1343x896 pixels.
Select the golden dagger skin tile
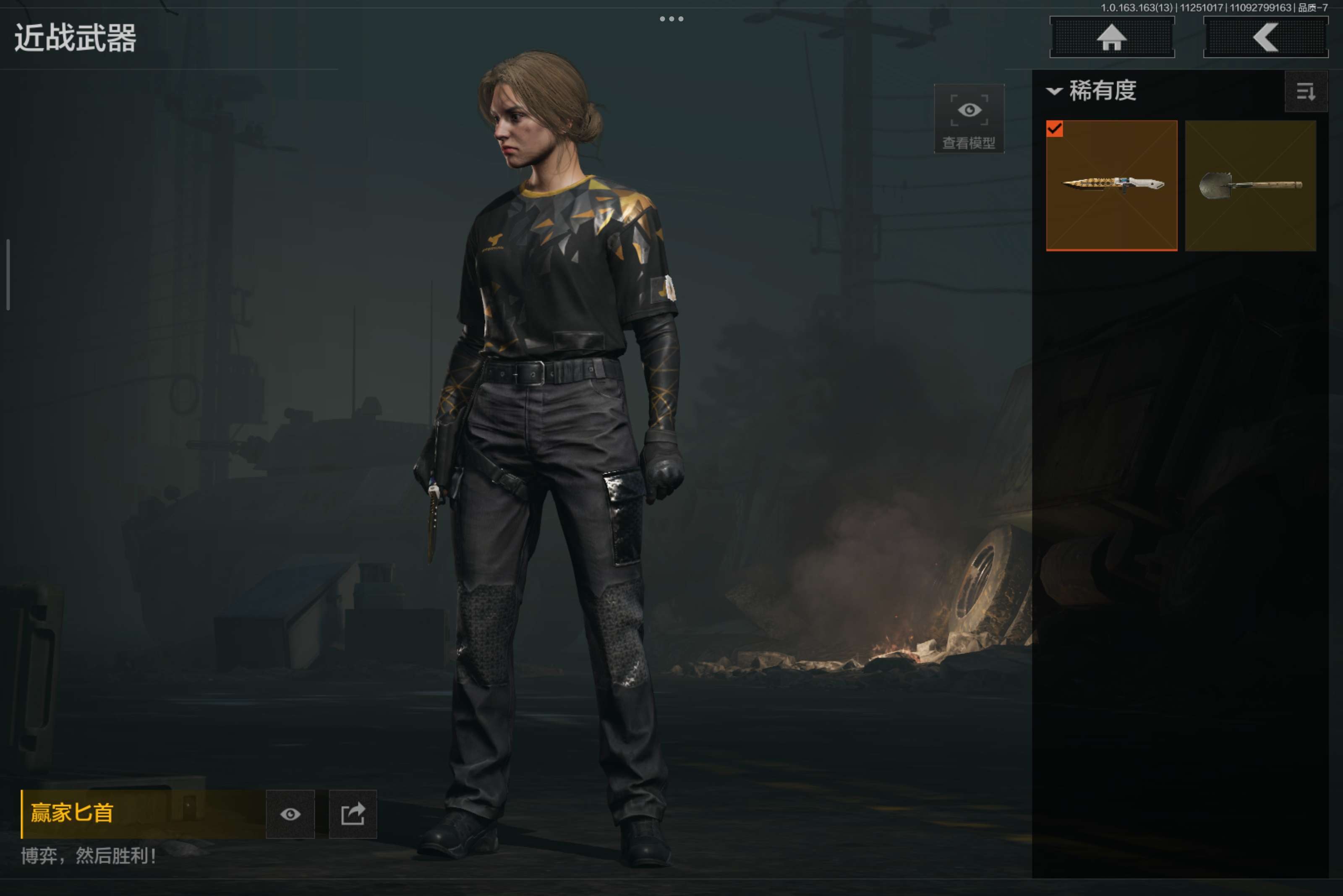tap(1111, 185)
